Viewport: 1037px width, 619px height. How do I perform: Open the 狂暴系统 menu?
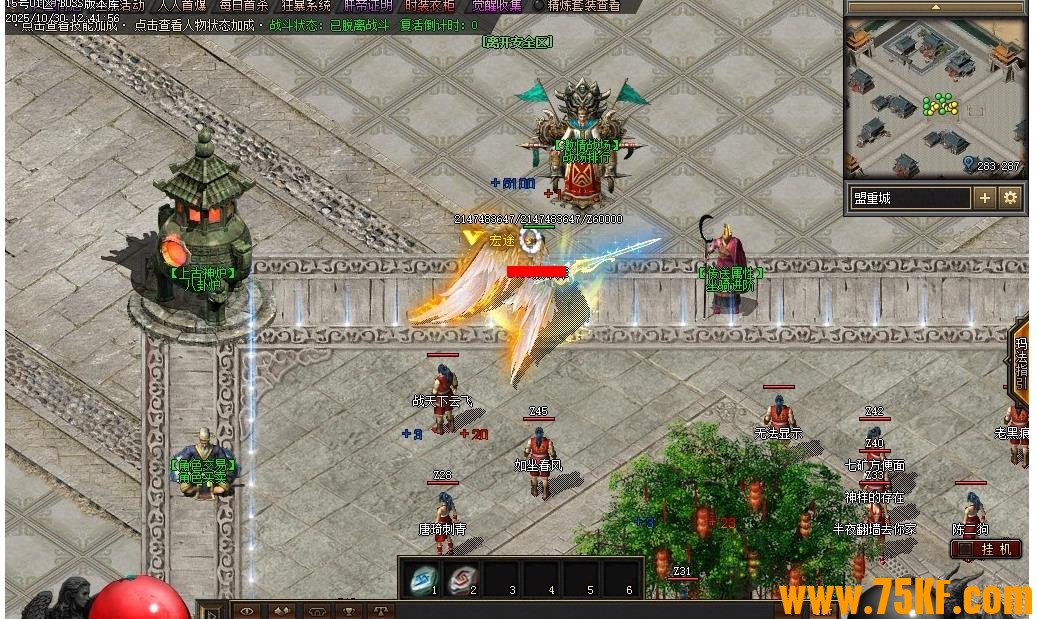pos(305,5)
